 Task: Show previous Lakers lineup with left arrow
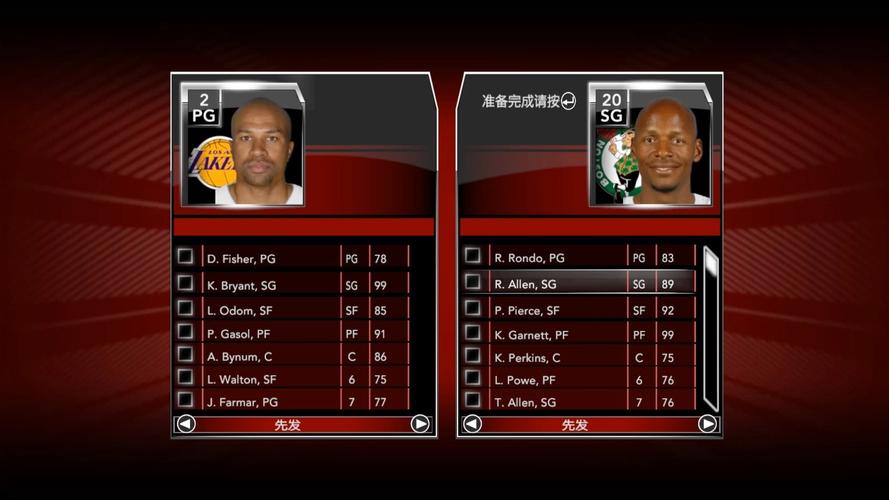(185, 424)
